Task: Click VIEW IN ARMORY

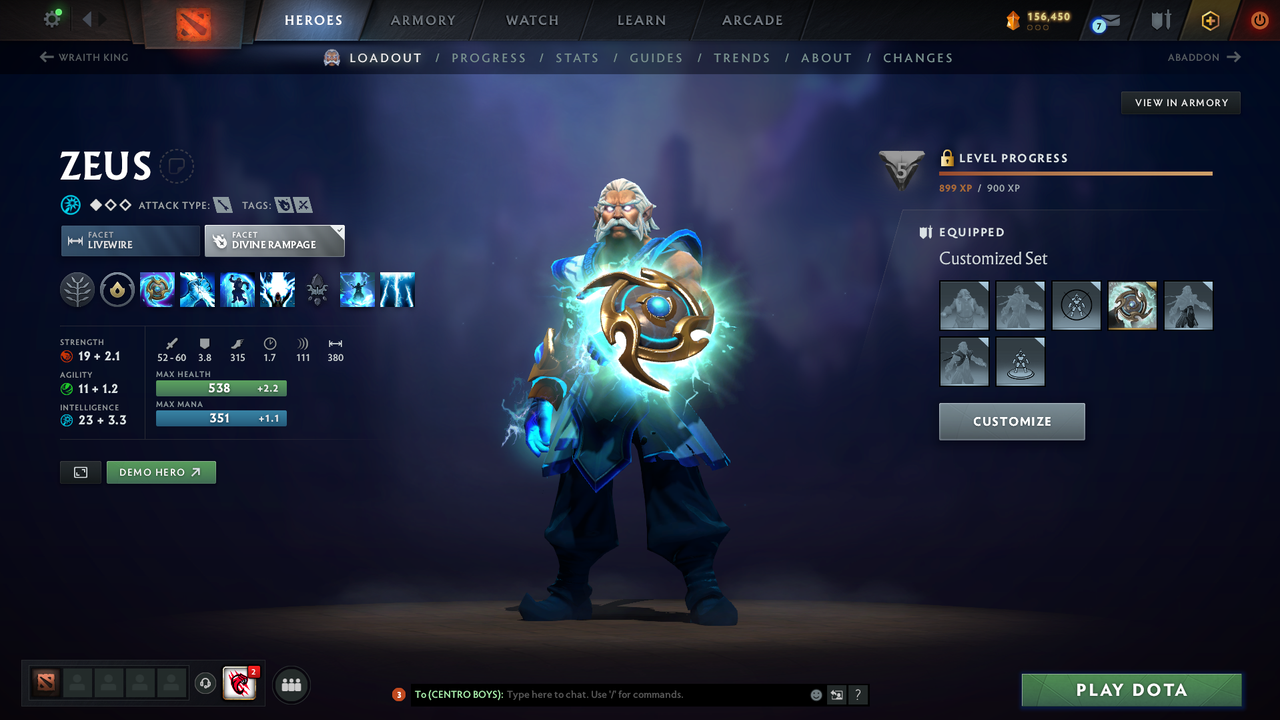Action: pos(1180,102)
